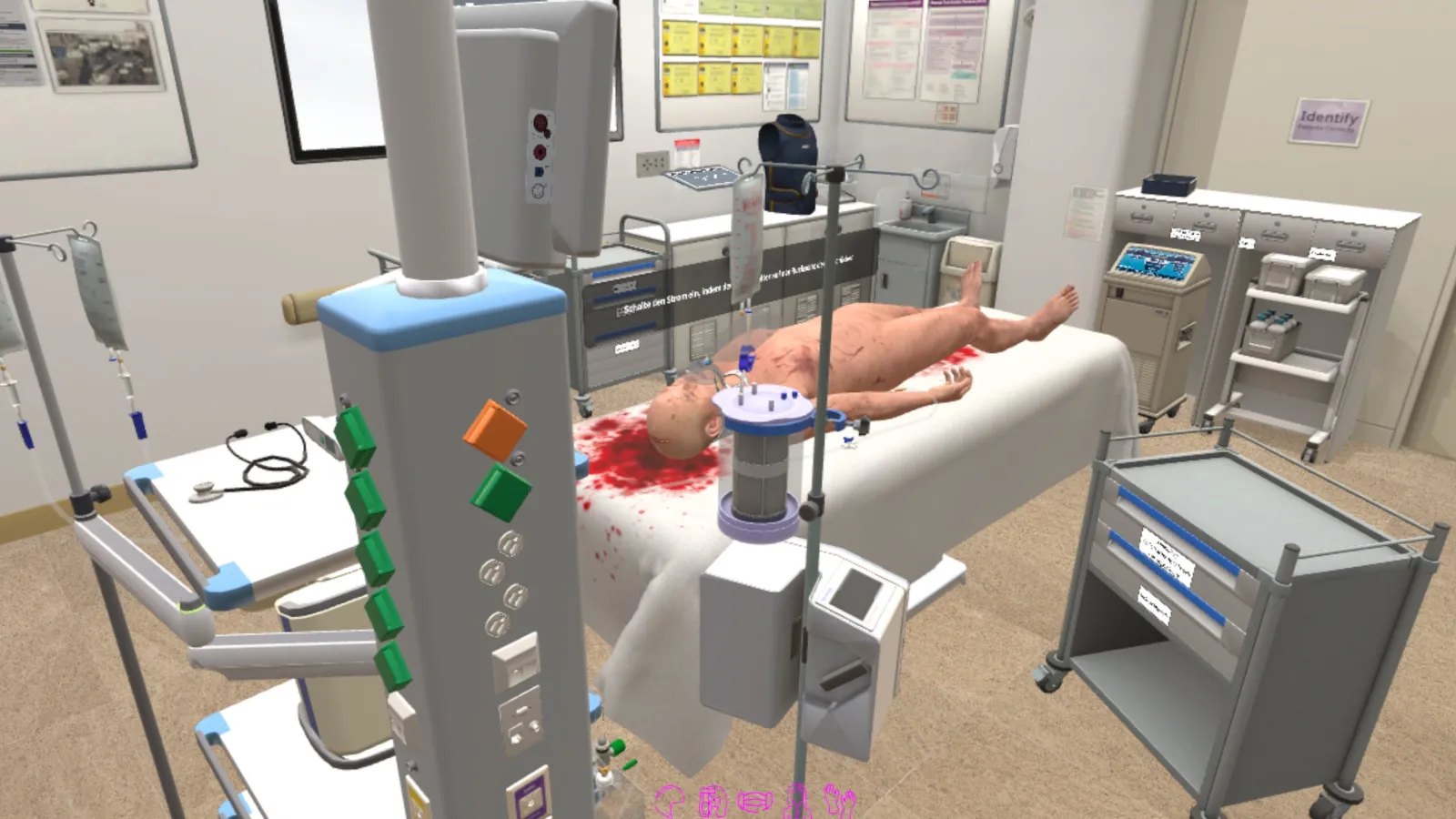Activate the gloves PPE icon

pyautogui.click(x=839, y=800)
